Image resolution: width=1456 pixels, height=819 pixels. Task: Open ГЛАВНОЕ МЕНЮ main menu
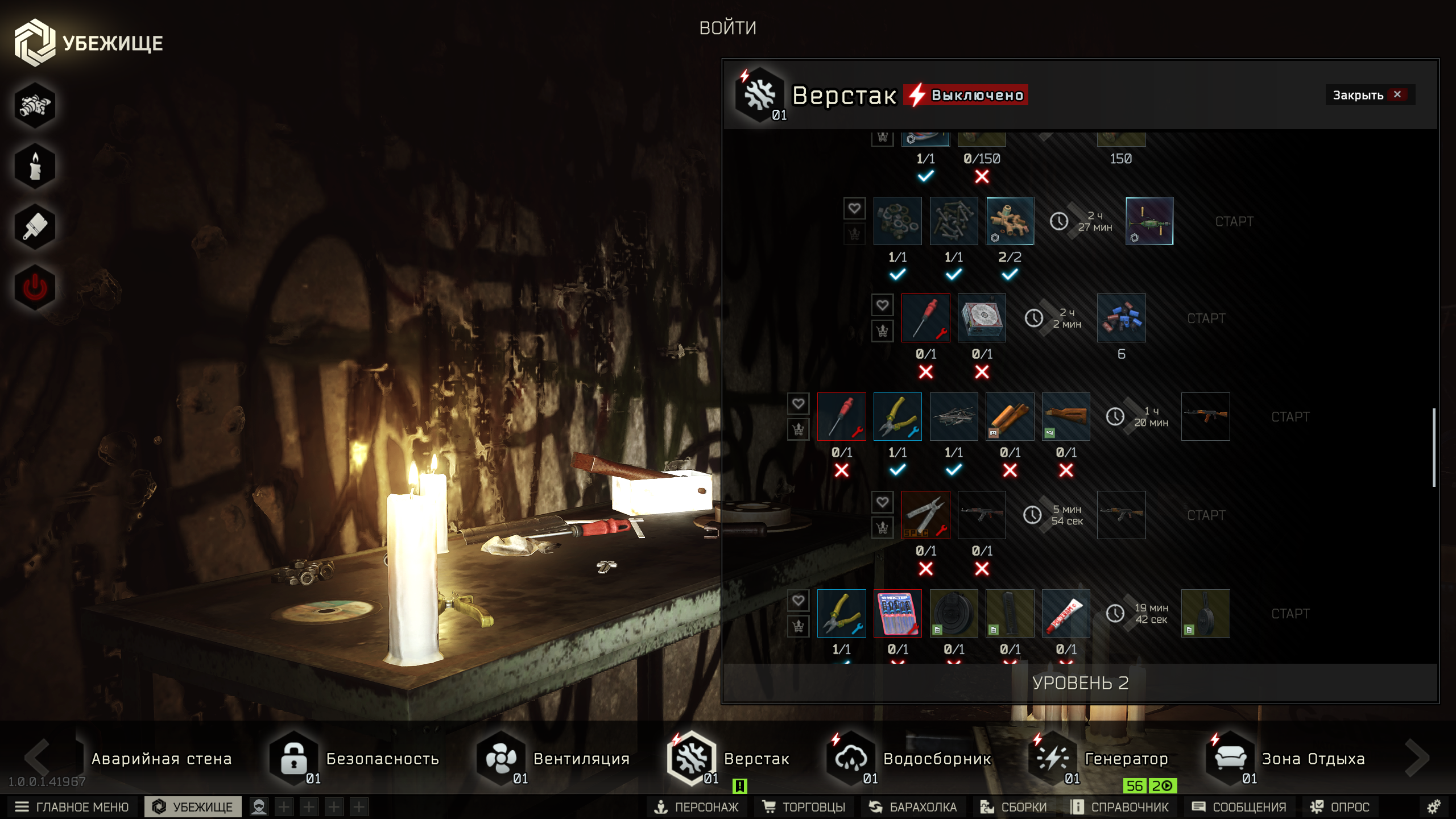tap(72, 806)
